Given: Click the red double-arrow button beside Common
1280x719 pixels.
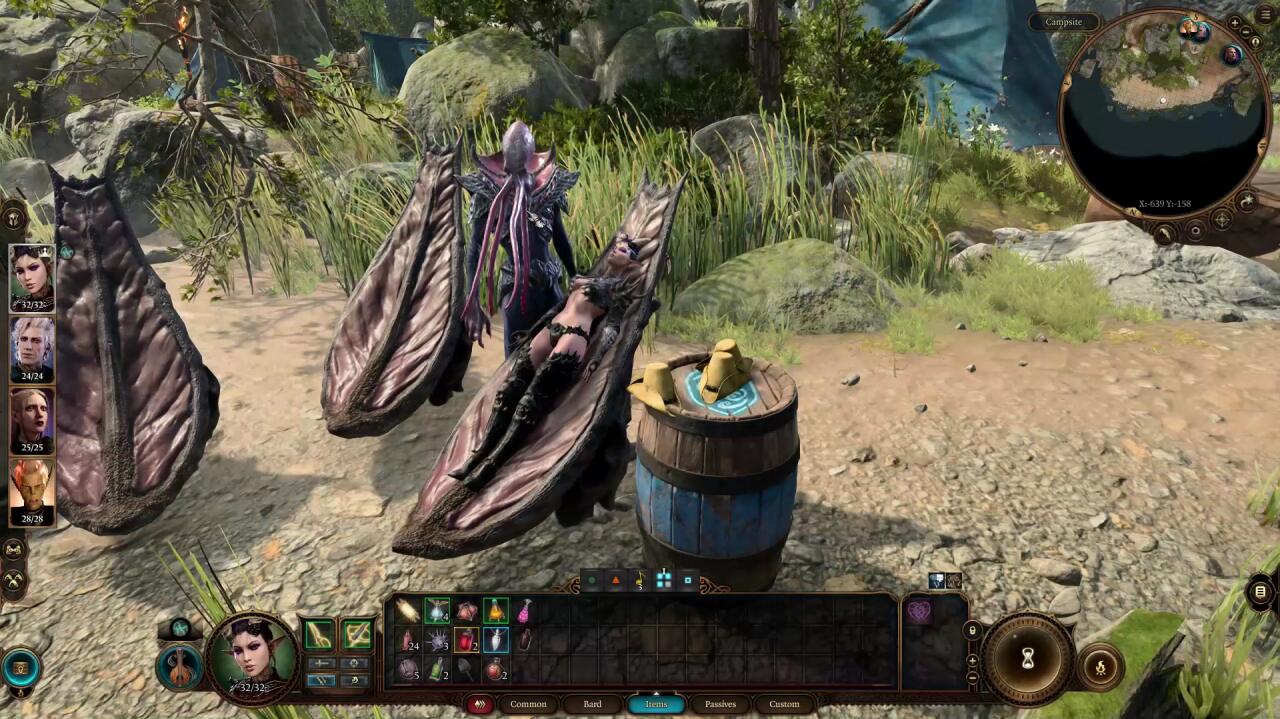Looking at the screenshot, I should pyautogui.click(x=480, y=704).
